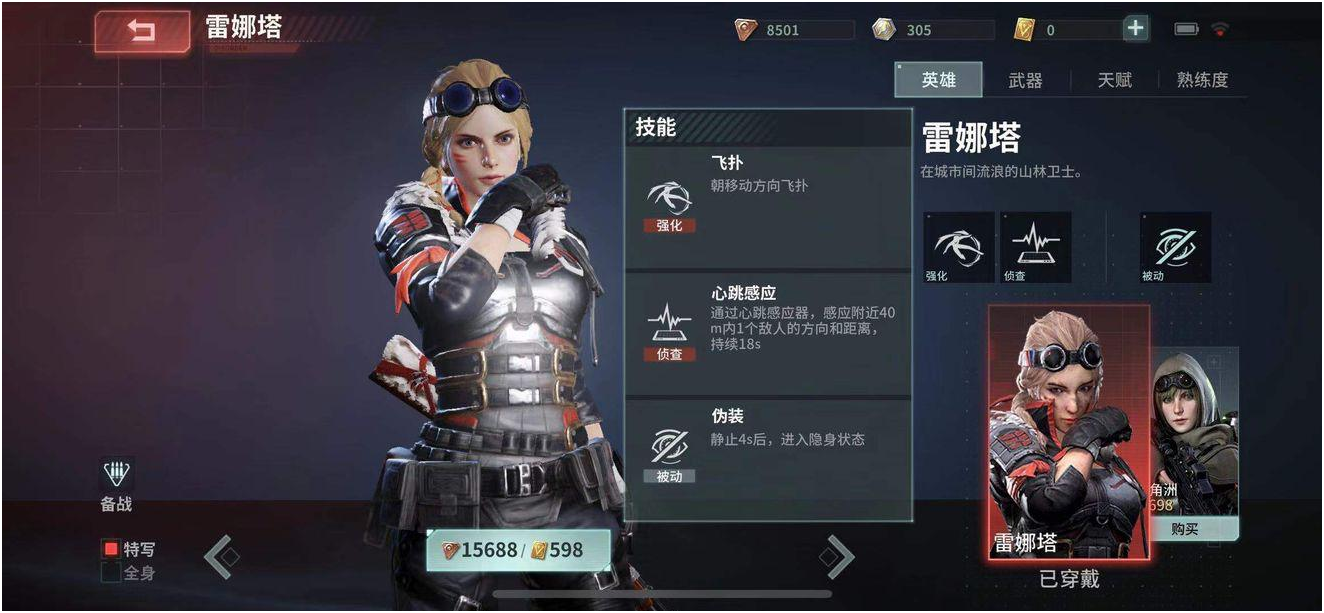
Task: Click the 侦查 heartbeat skill icon
Action: (1035, 246)
